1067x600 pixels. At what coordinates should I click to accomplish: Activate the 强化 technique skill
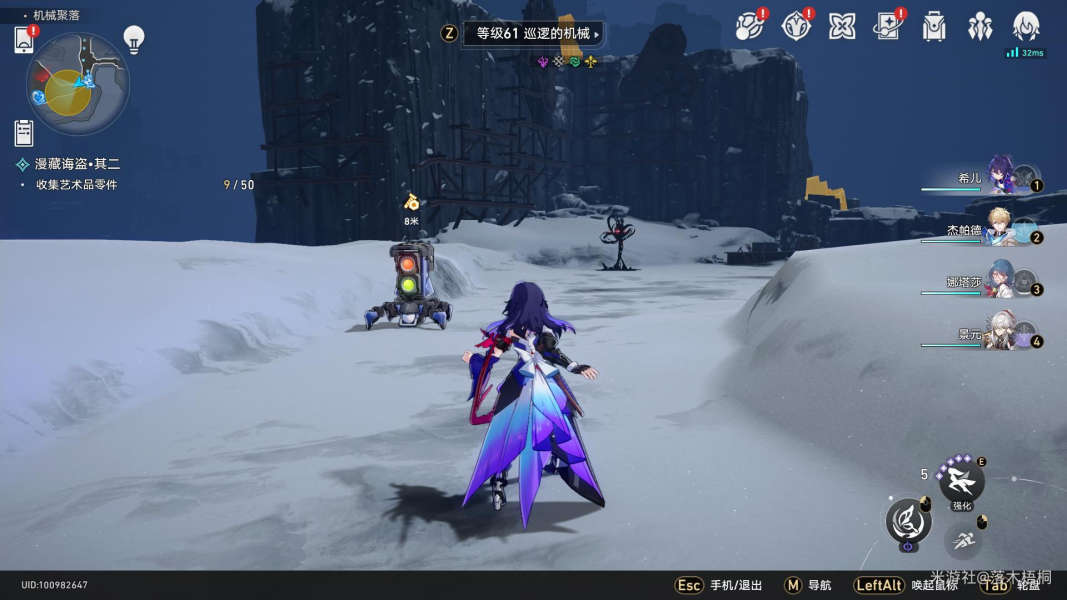pos(961,481)
